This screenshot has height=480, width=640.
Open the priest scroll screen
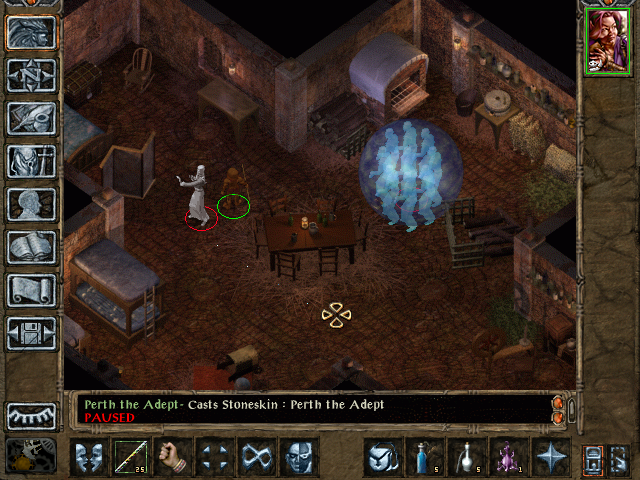31,290
